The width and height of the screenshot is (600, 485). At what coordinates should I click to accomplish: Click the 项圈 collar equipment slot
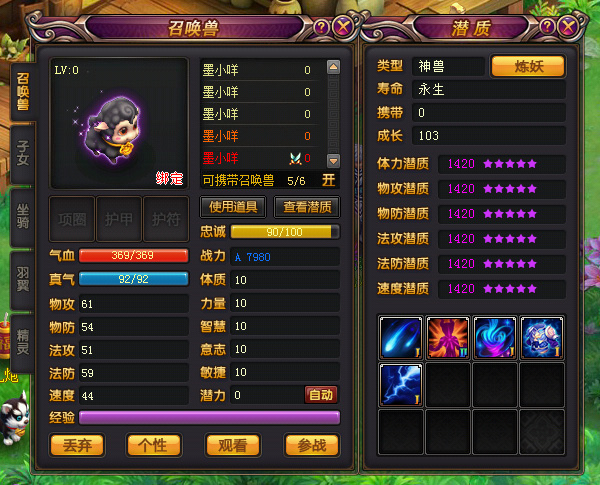tap(73, 219)
